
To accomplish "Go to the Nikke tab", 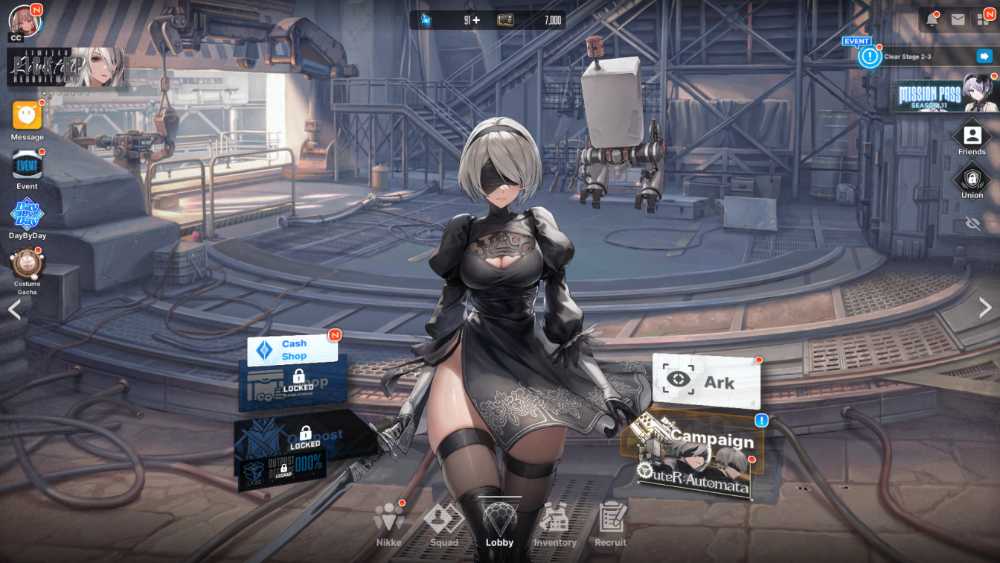I will [388, 522].
